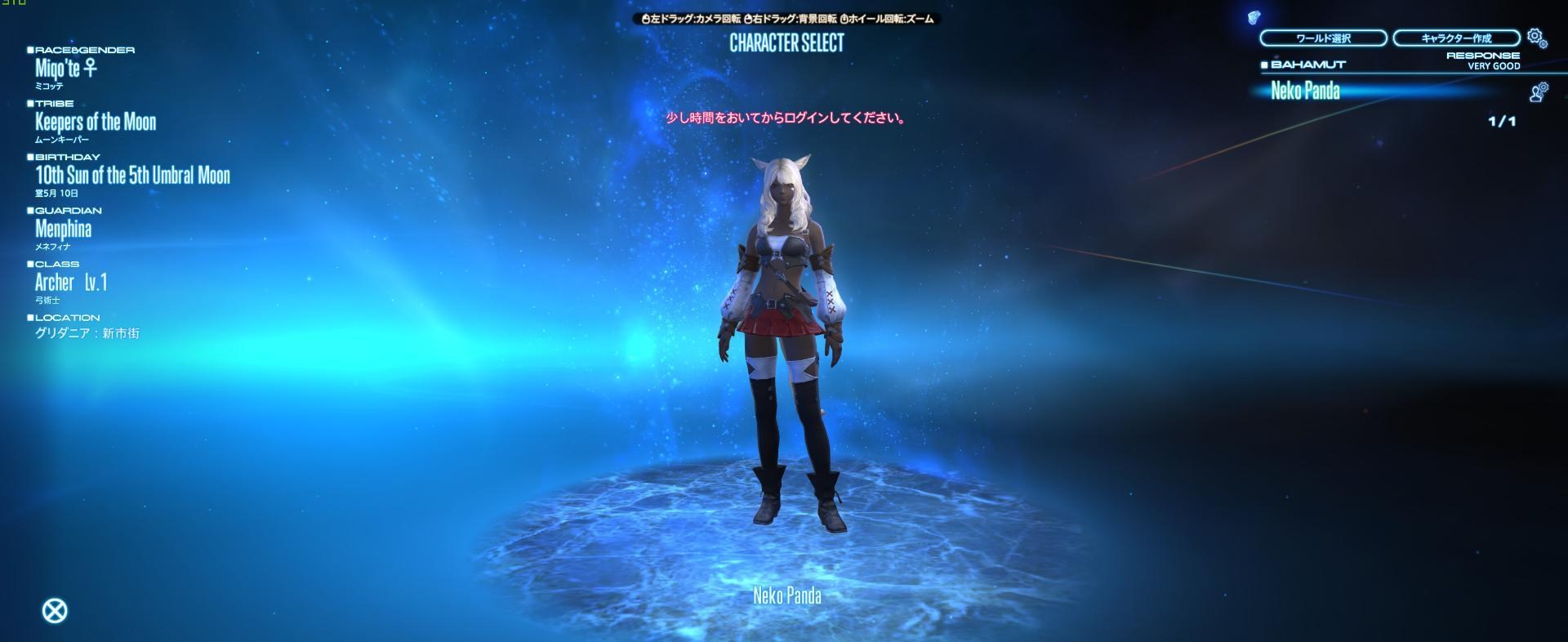Select the crystal icon in the top right
Screen dimensions: 1568x642
pos(1255,16)
